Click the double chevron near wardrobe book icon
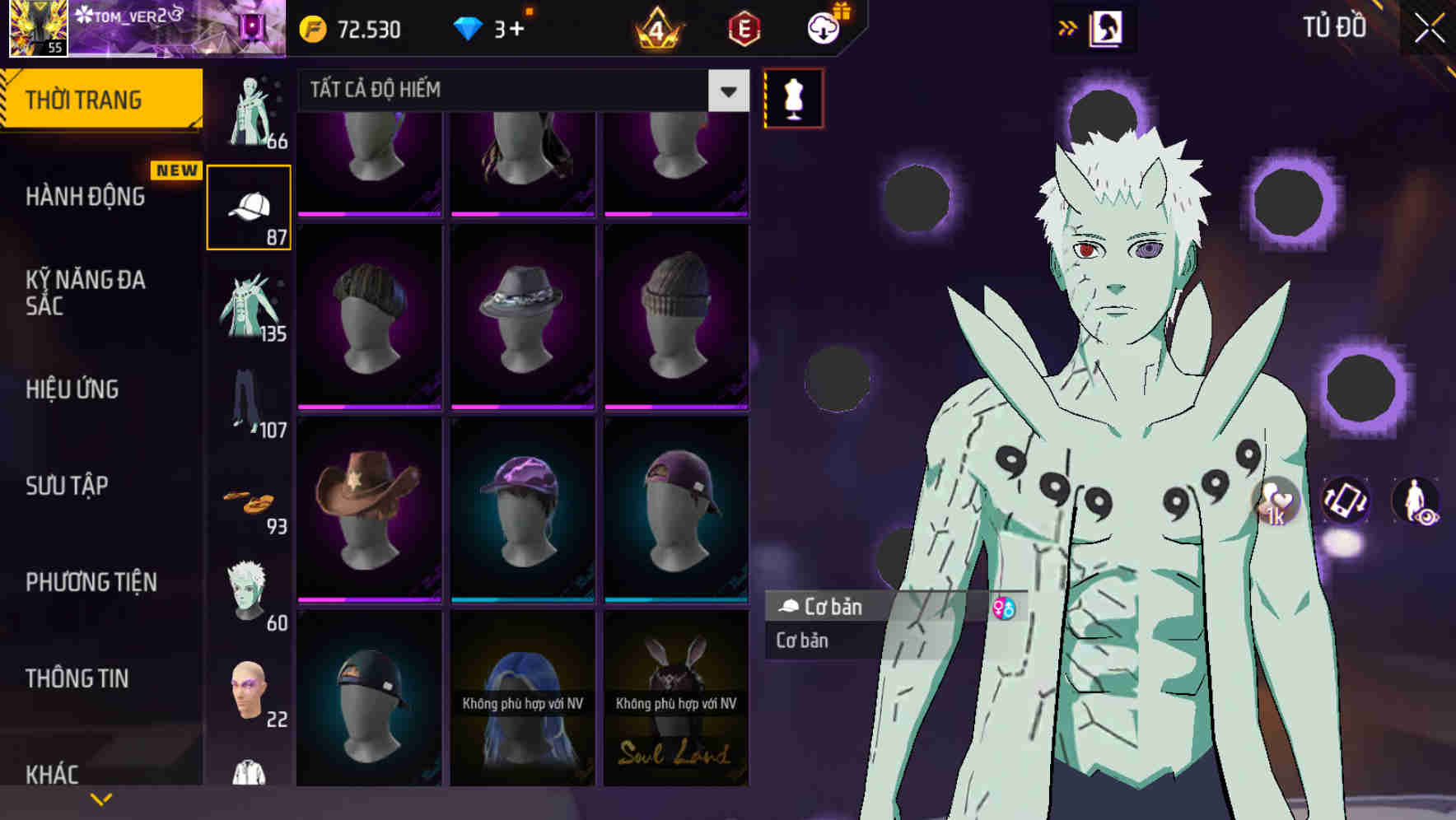This screenshot has width=1456, height=820. click(1069, 27)
